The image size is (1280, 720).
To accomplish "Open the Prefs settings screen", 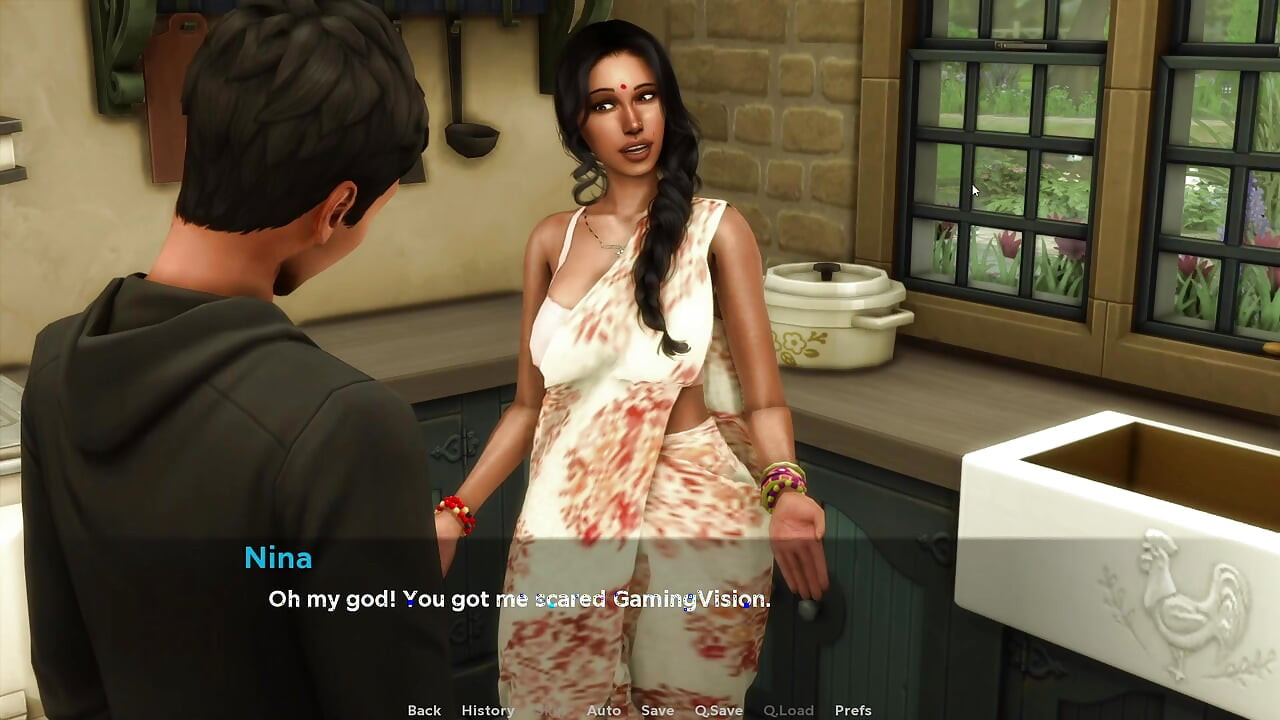I will pyautogui.click(x=851, y=710).
